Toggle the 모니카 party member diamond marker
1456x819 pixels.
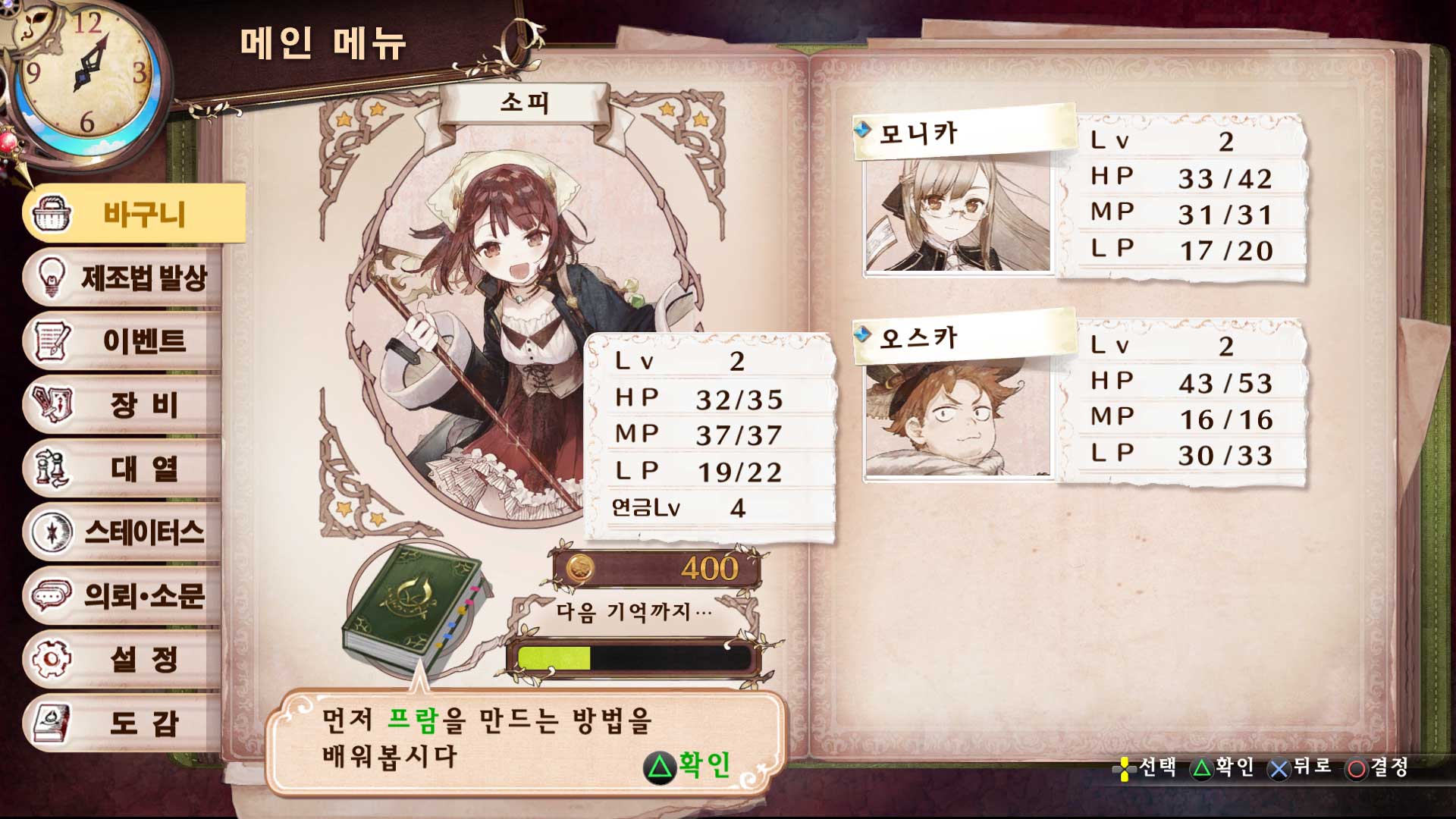click(864, 129)
